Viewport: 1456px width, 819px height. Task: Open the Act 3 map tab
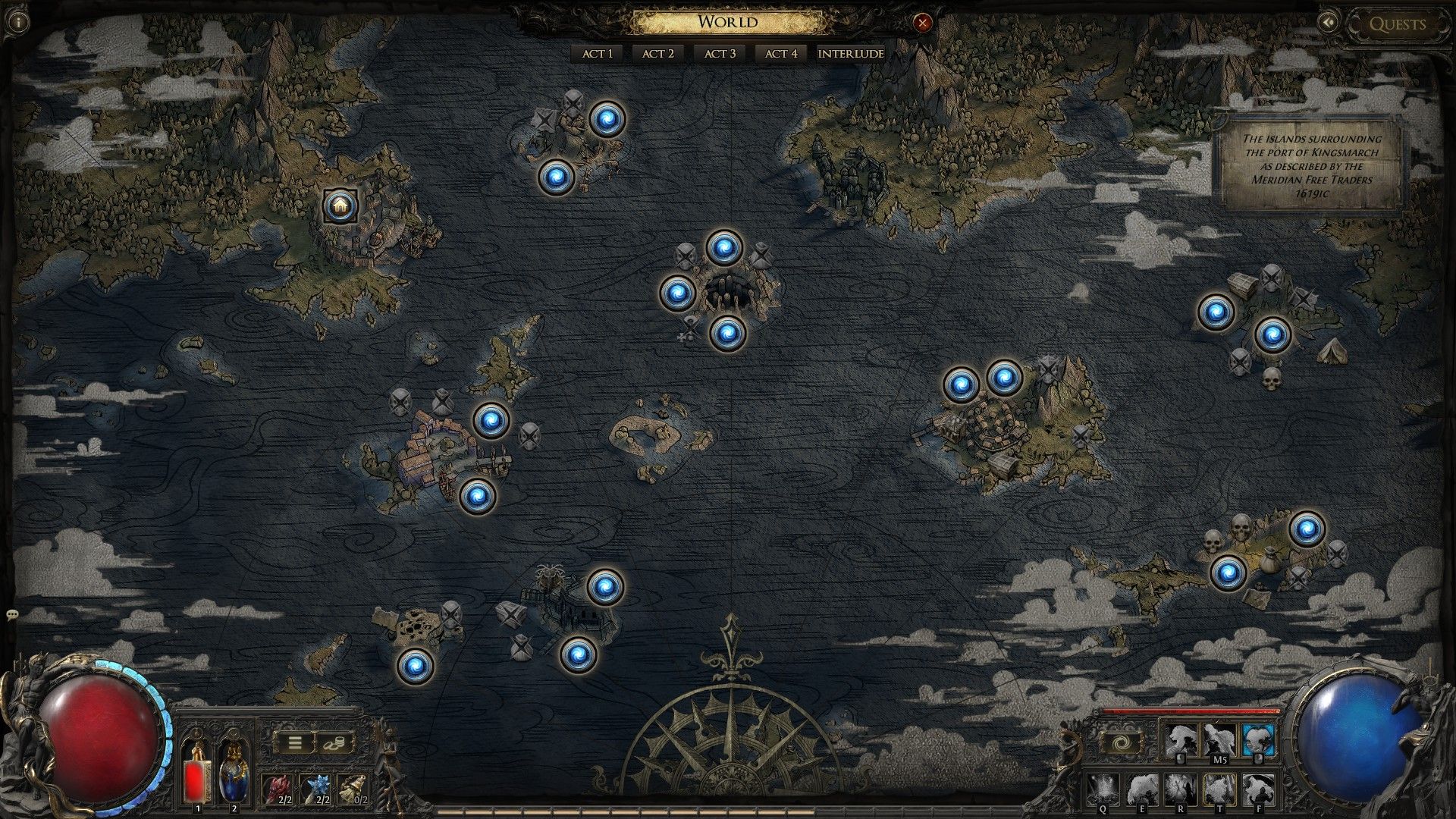pyautogui.click(x=720, y=54)
